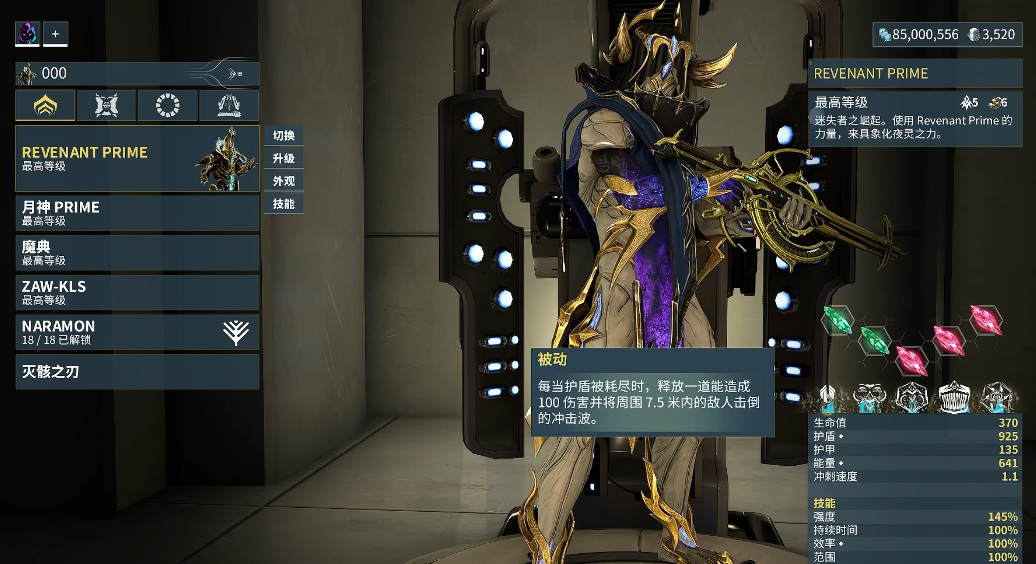Open the NARAMON focus school entry
This screenshot has height=564, width=1036.
point(137,332)
